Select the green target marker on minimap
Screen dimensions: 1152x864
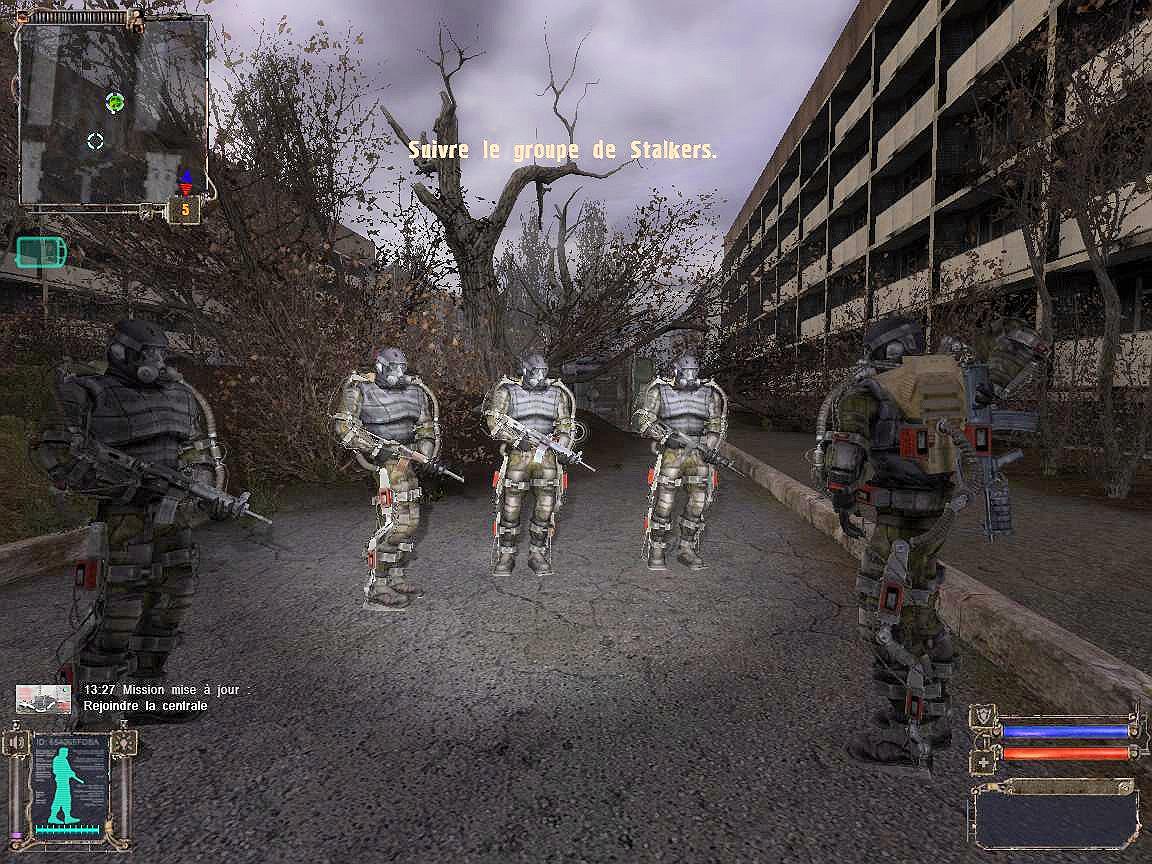click(x=115, y=101)
